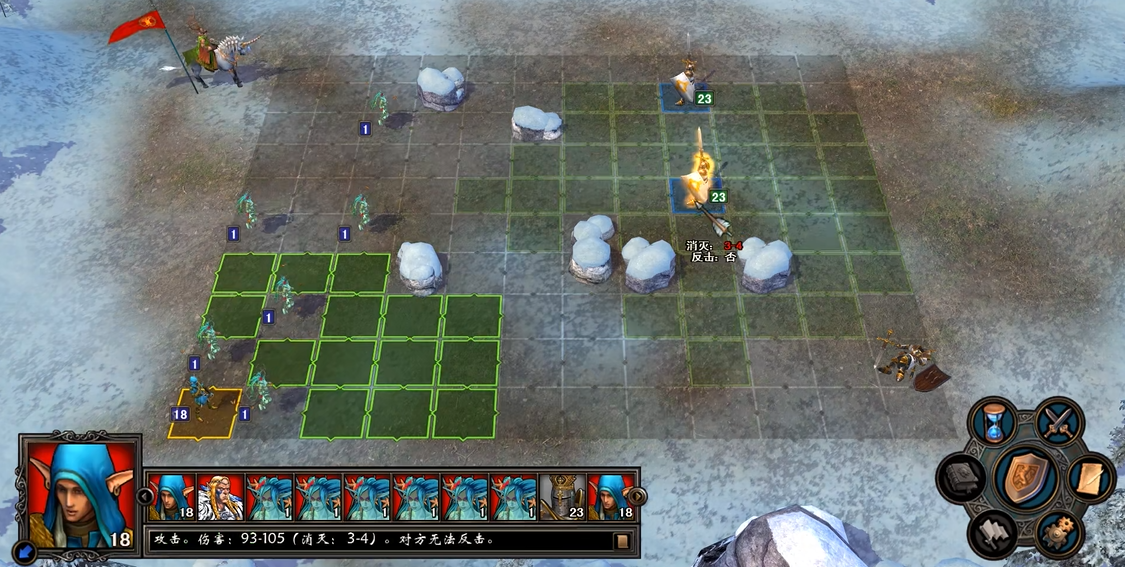The image size is (1125, 567).
Task: Open the greyed-out spellbook button
Action: click(x=962, y=478)
